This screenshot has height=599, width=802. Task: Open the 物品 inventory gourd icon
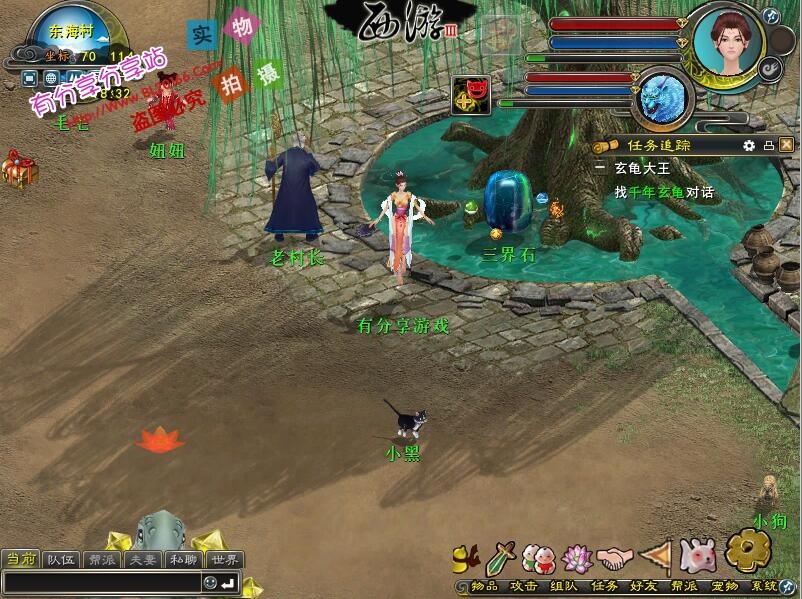click(x=467, y=556)
